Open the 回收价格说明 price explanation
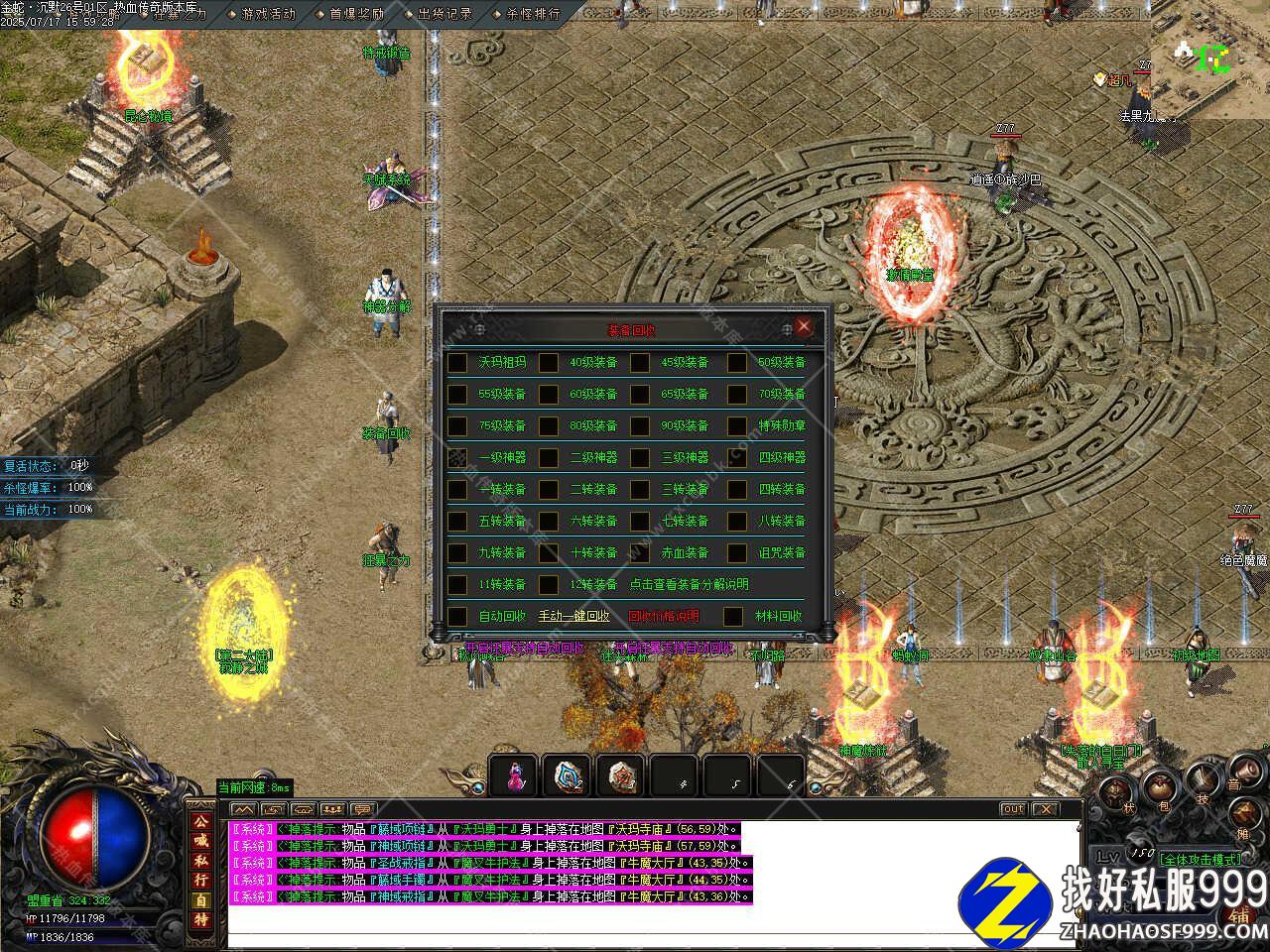Image resolution: width=1270 pixels, height=952 pixels. (663, 617)
